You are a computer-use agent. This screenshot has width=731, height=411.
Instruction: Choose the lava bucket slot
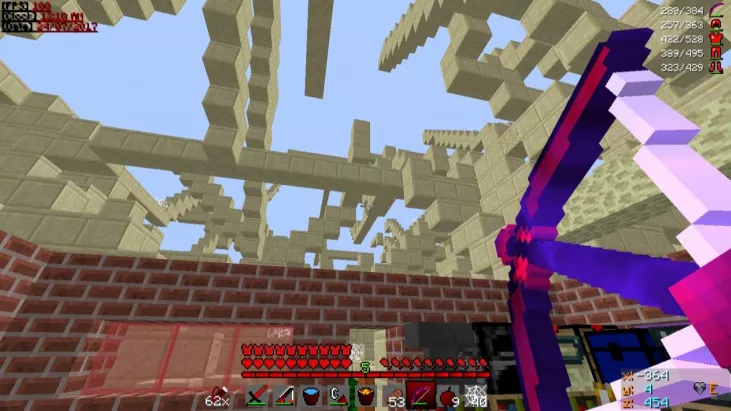365,397
